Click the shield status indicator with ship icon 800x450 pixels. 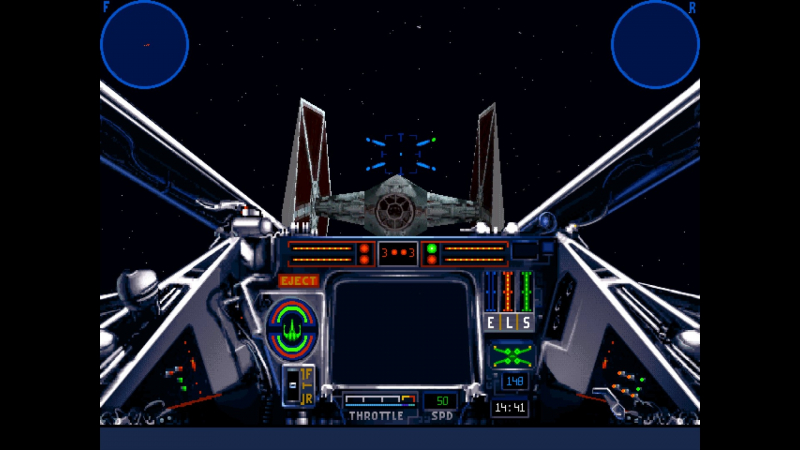[x=291, y=326]
